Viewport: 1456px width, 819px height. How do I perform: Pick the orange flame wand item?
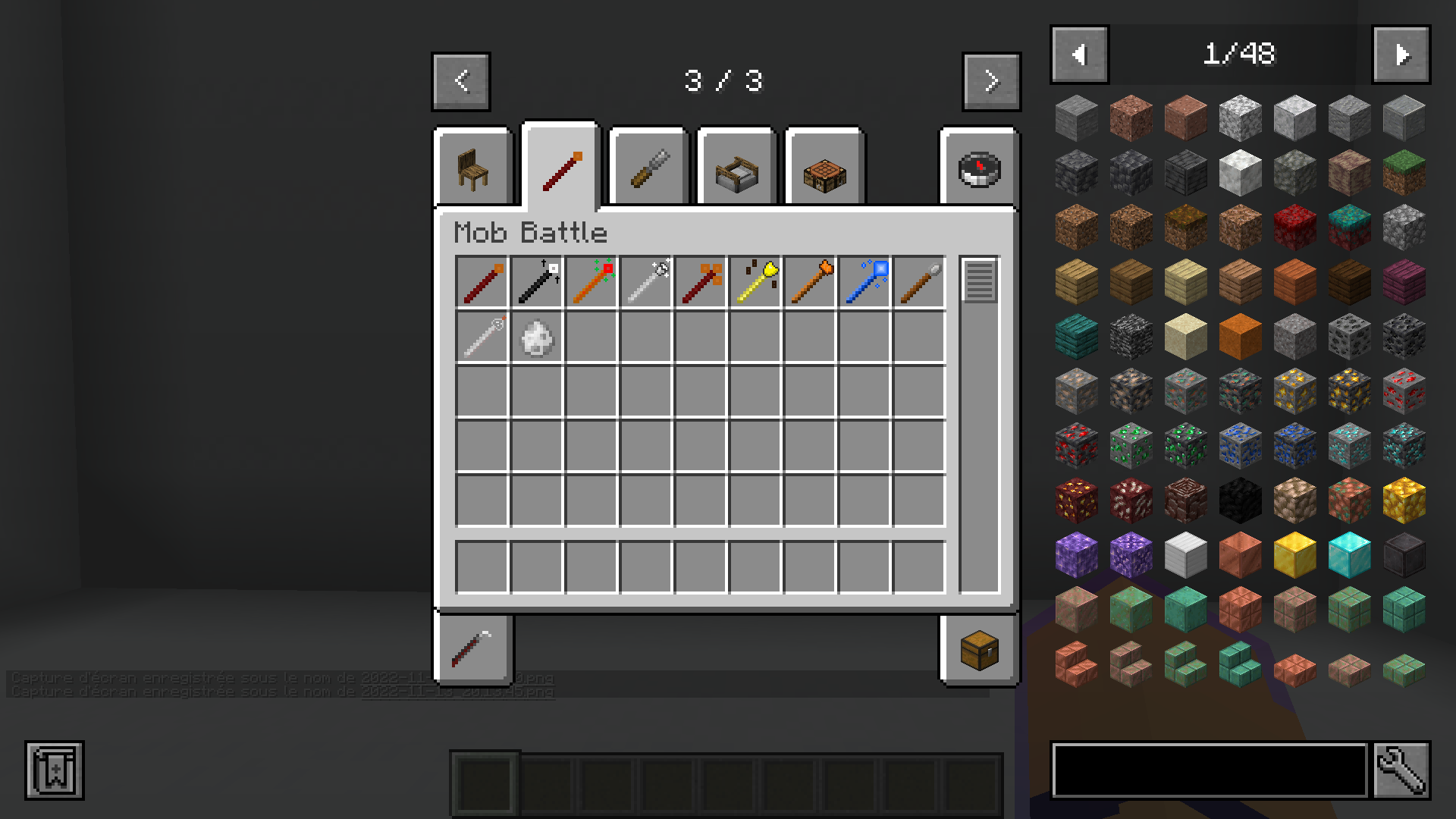point(809,281)
